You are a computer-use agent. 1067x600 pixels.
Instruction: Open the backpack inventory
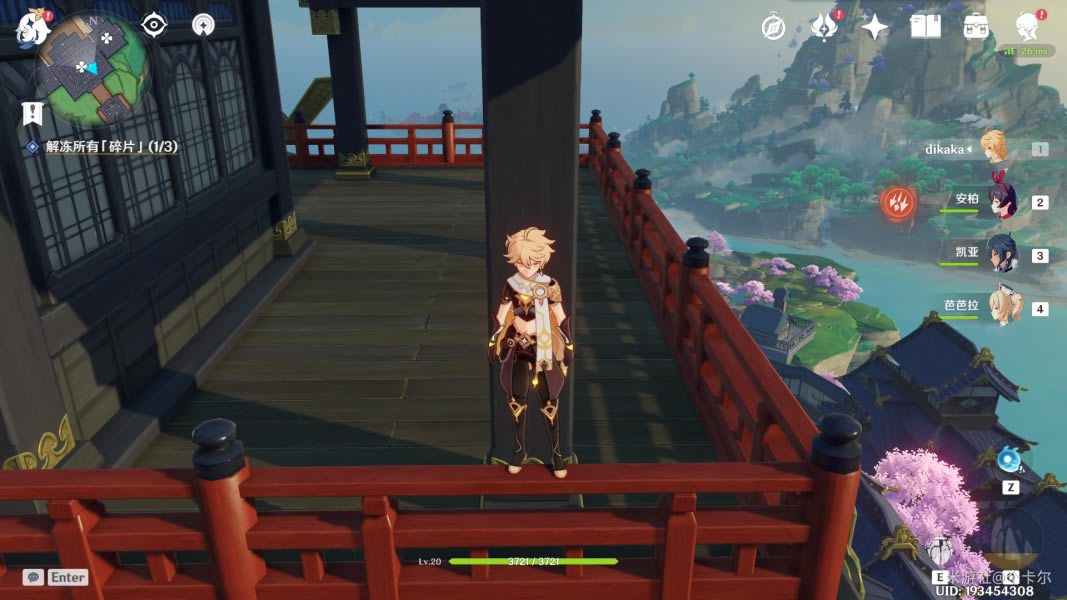point(976,27)
